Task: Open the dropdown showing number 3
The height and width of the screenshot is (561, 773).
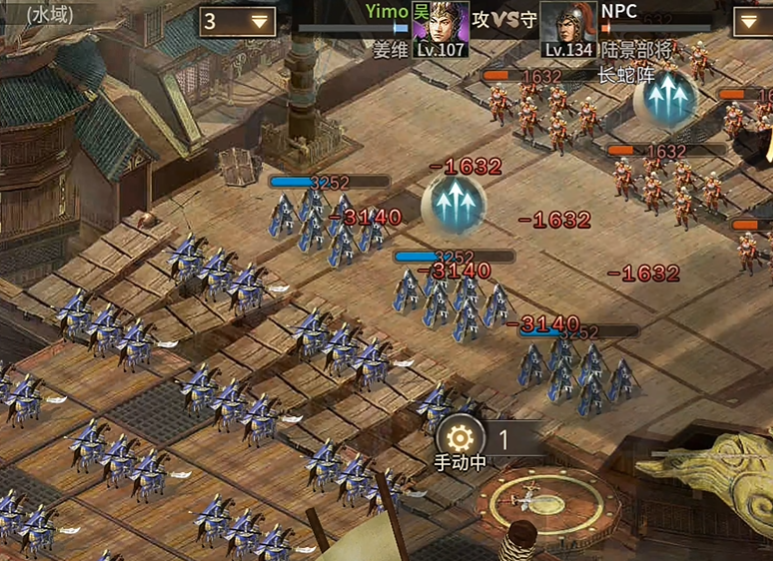Action: (x=238, y=21)
